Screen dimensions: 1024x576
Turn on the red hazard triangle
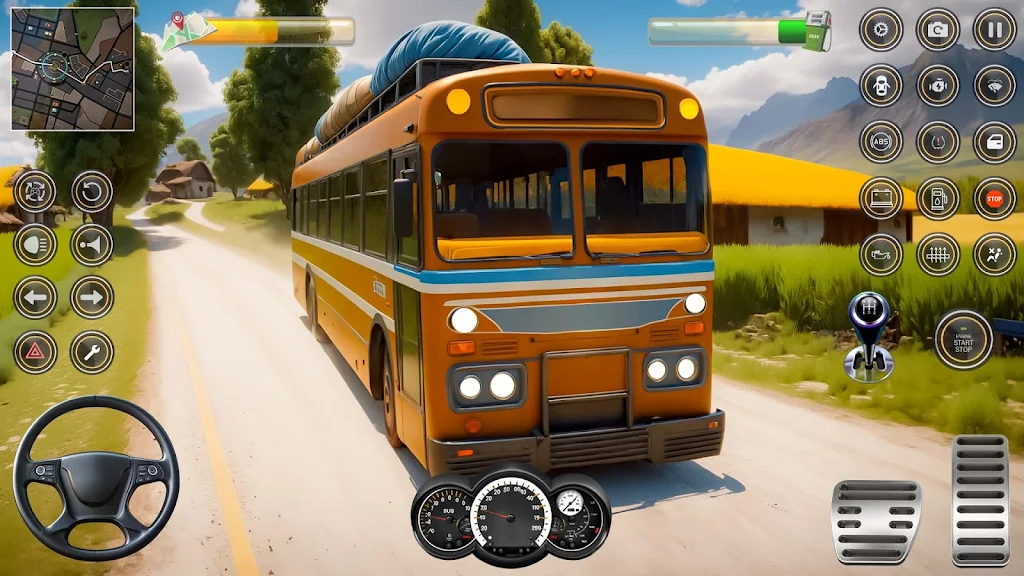click(35, 352)
